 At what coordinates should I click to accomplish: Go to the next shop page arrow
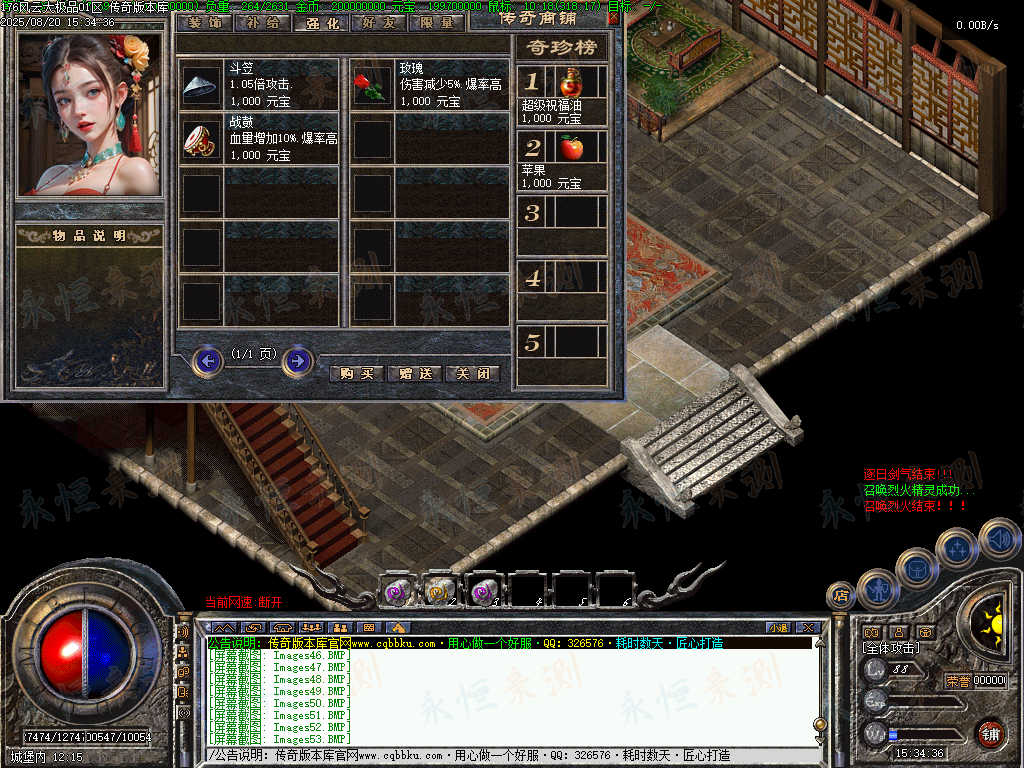pos(297,360)
